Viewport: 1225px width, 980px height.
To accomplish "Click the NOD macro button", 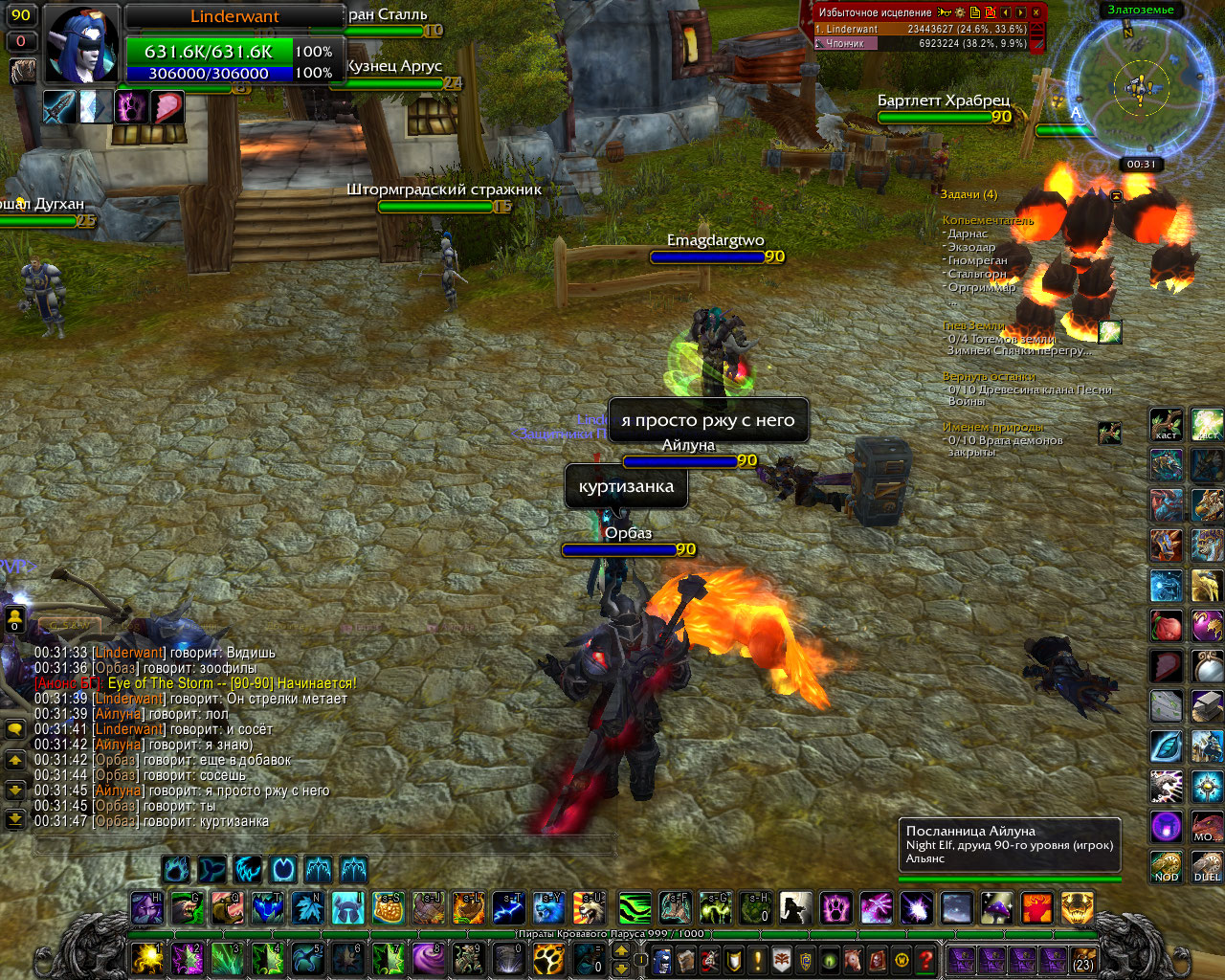I will click(1166, 867).
